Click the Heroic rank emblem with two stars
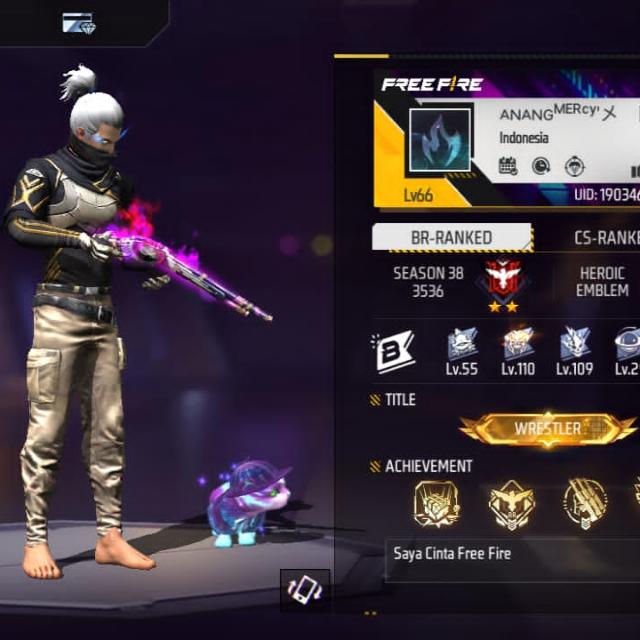Screen dimensions: 640x640 click(502, 282)
